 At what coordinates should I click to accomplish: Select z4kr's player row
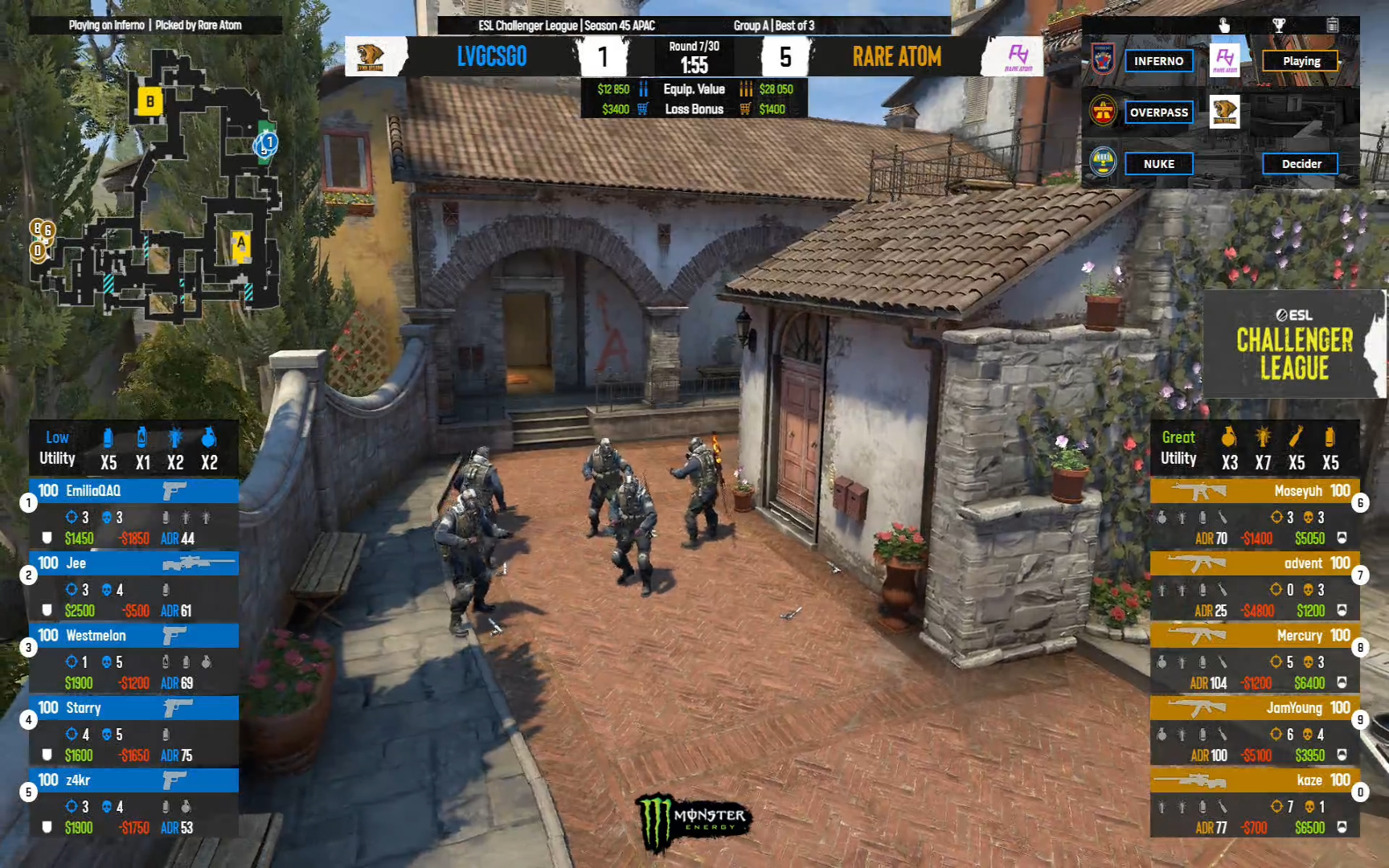pos(133,780)
